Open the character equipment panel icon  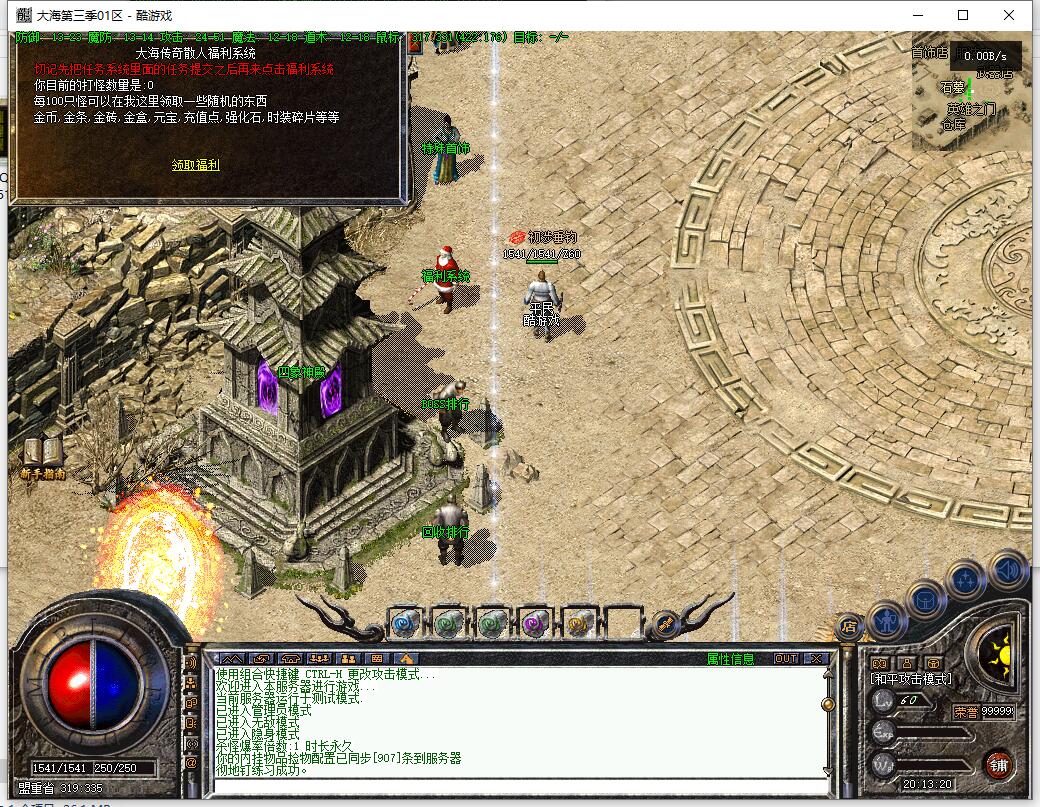(x=886, y=619)
